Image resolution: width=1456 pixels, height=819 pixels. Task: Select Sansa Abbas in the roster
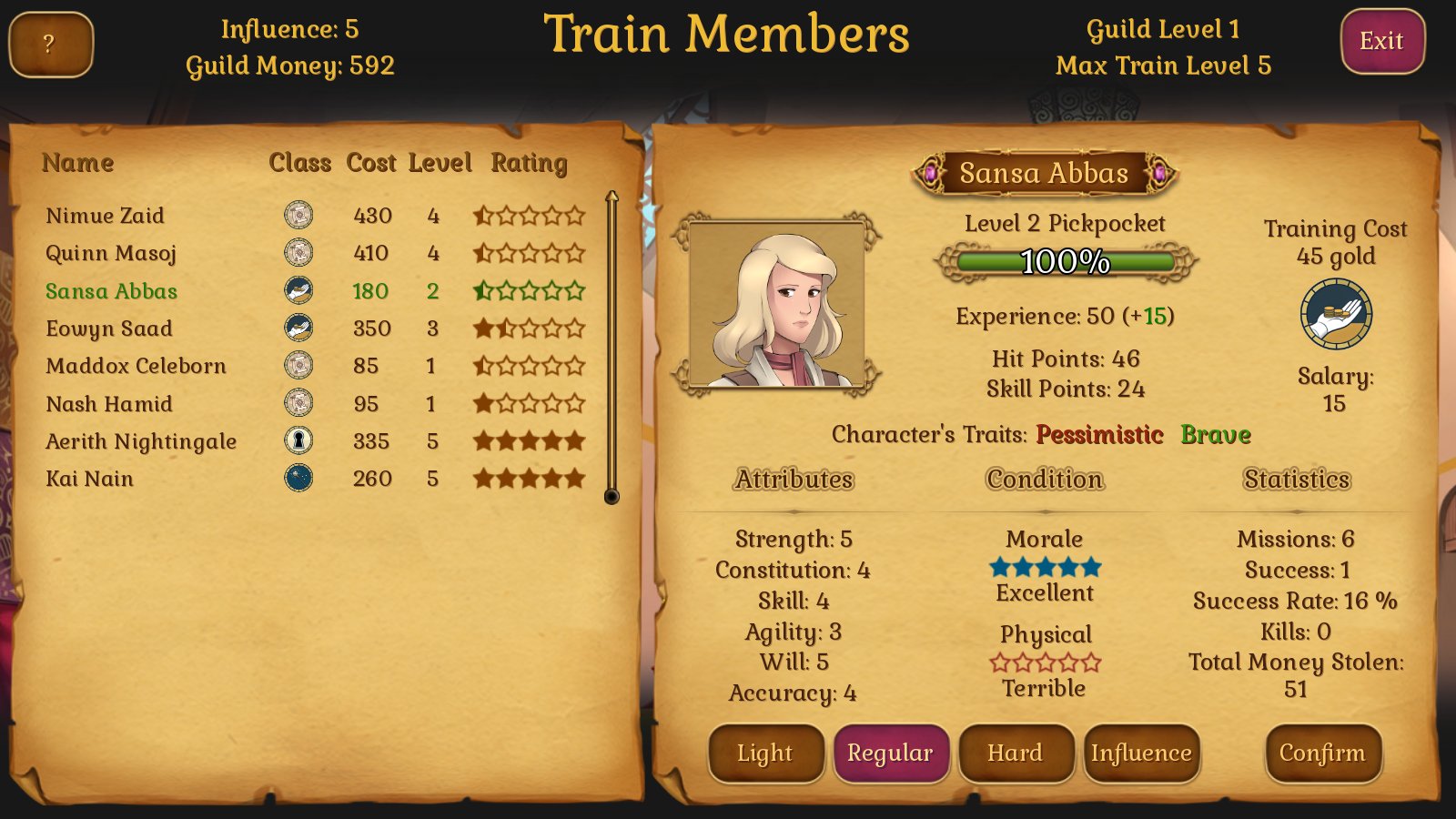pos(111,291)
